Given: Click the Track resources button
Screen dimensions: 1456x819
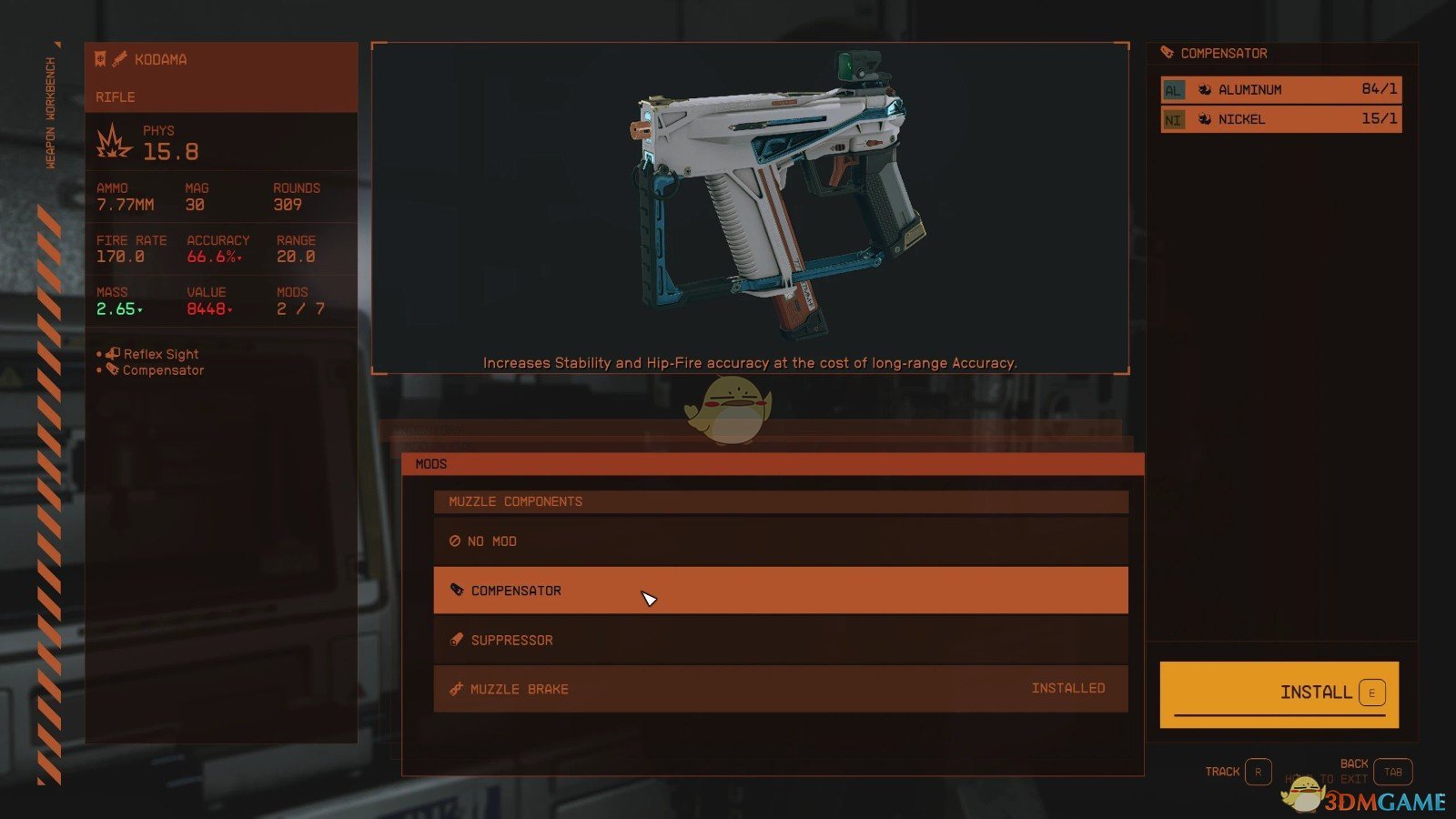Looking at the screenshot, I should coord(1257,772).
